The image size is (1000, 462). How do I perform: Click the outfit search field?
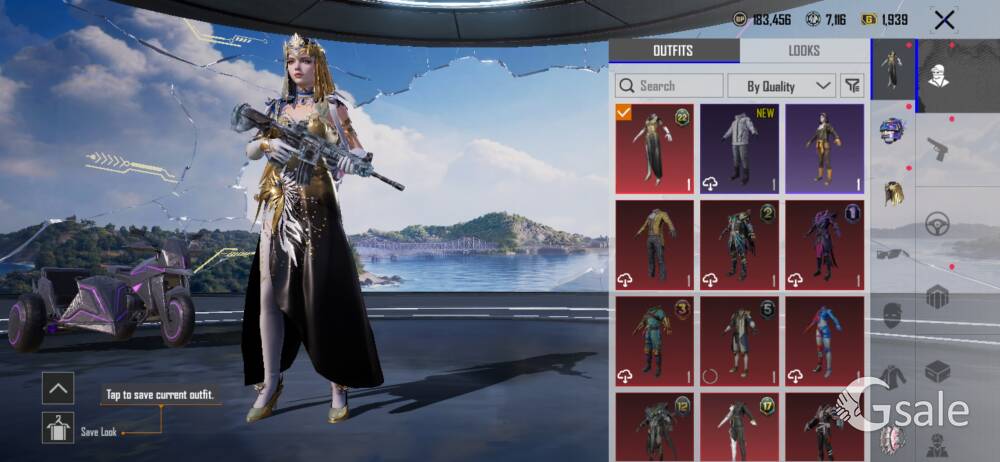[669, 86]
